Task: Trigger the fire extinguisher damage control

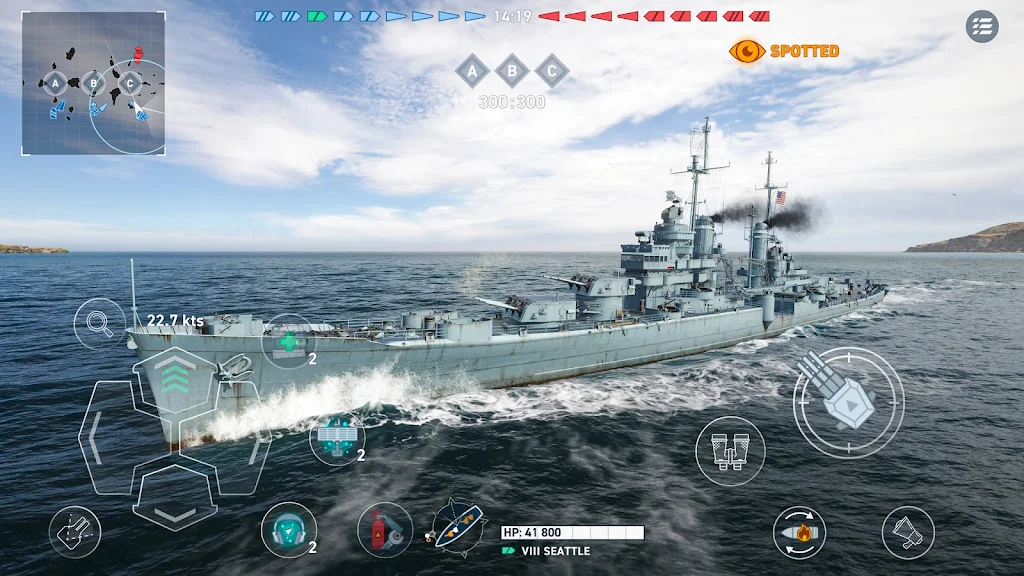Action: pos(385,529)
